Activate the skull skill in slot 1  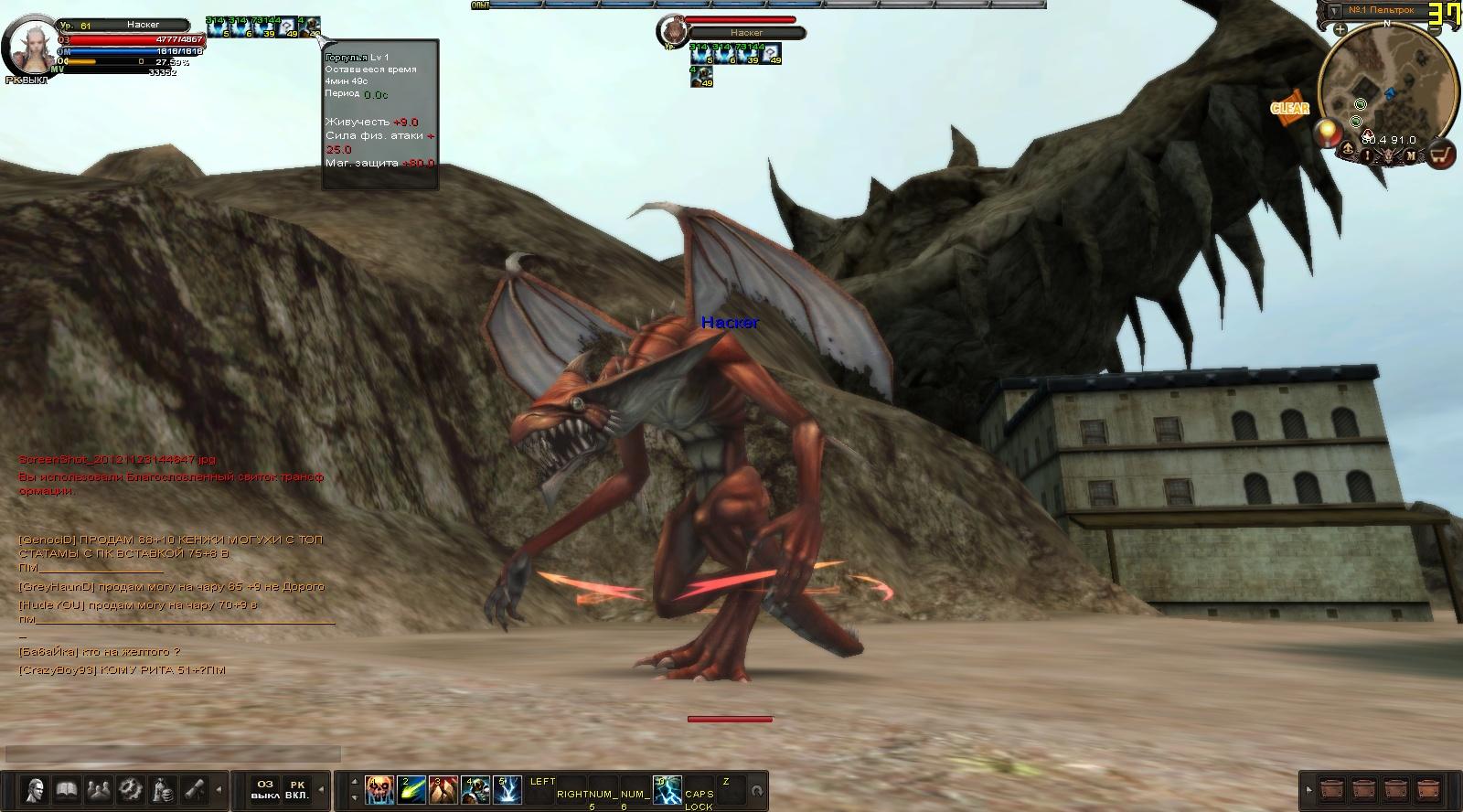coord(379,789)
